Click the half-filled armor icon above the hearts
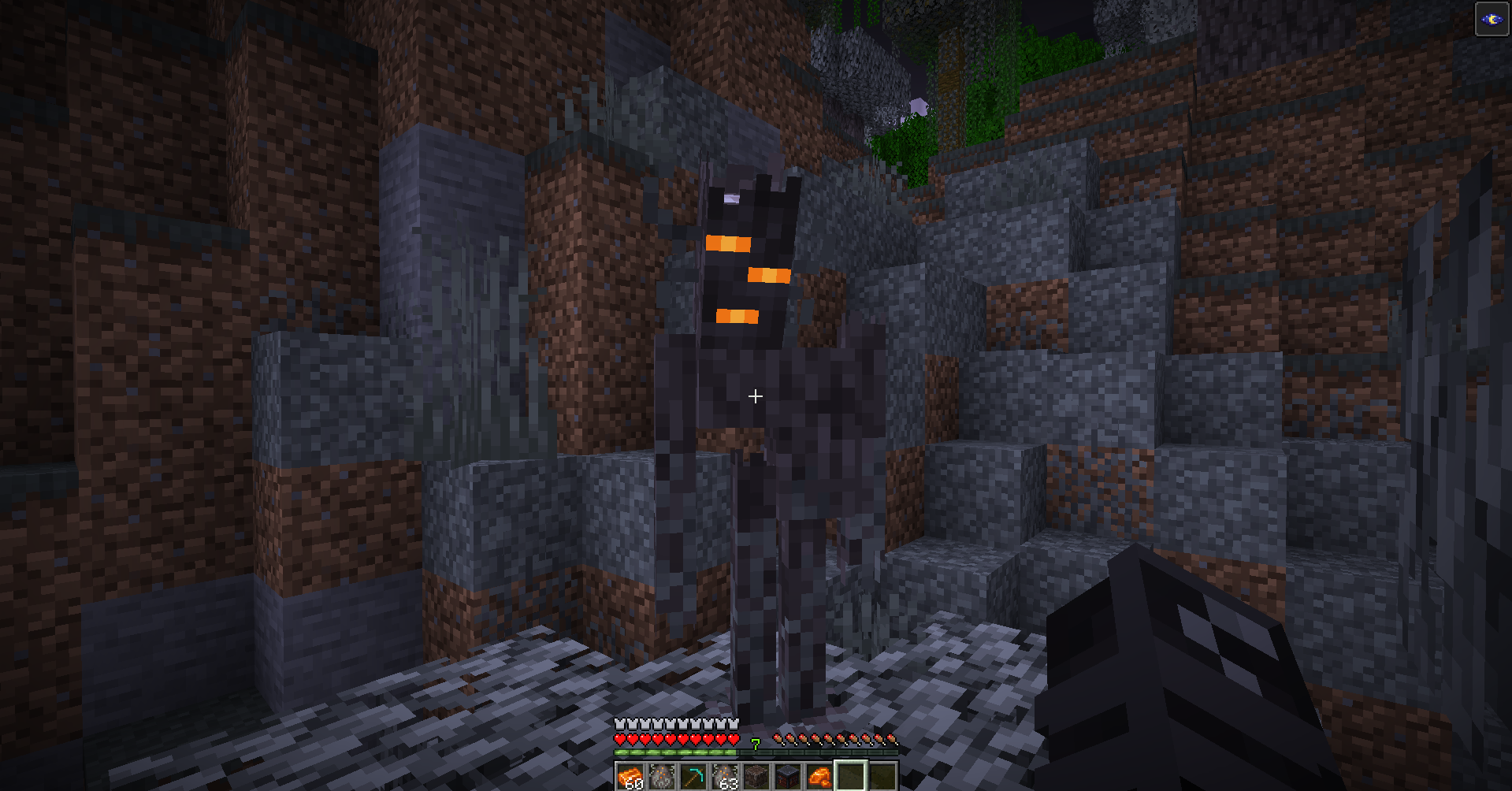Image resolution: width=1512 pixels, height=791 pixels. [734, 724]
